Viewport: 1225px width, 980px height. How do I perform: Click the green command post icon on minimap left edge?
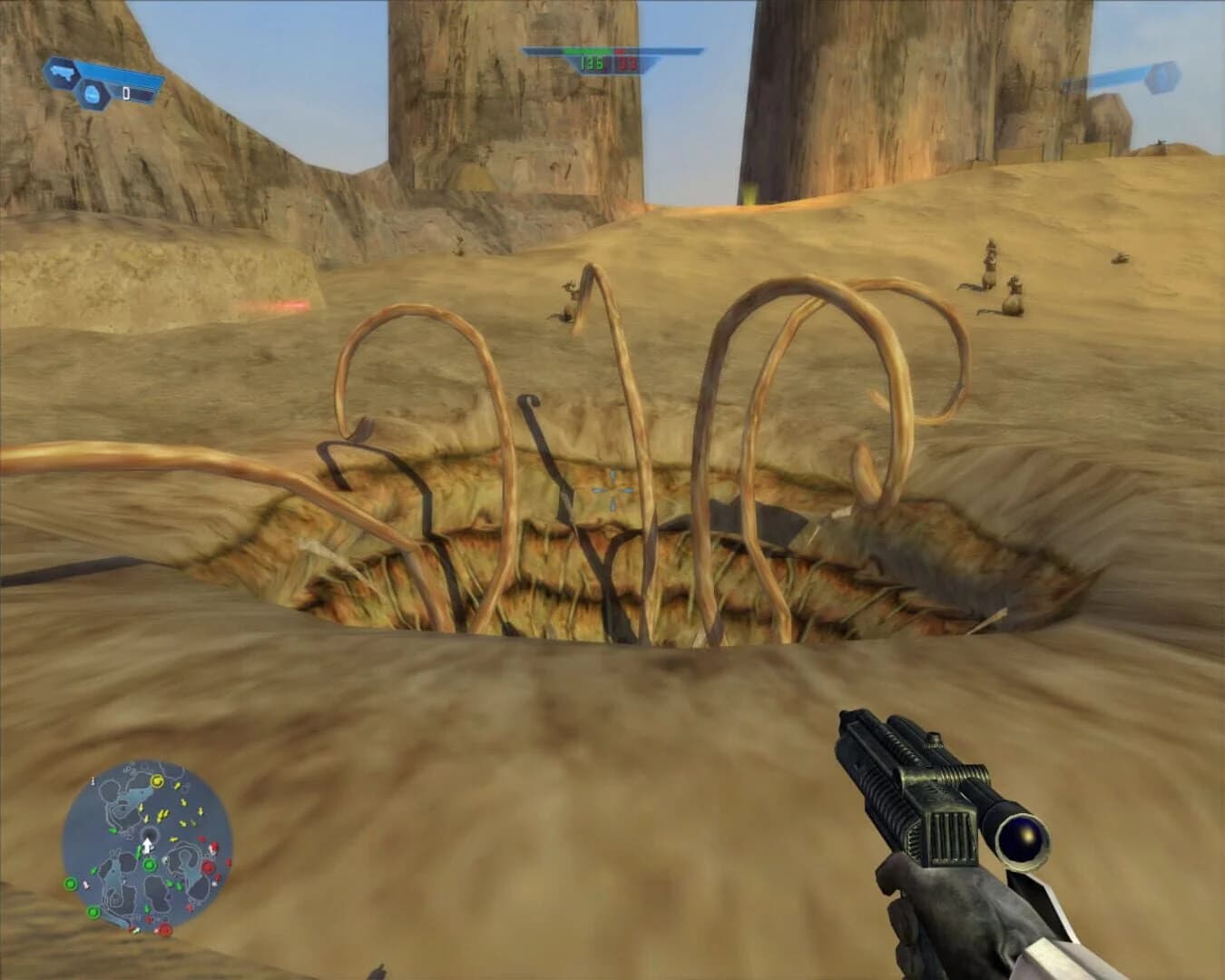click(x=70, y=885)
